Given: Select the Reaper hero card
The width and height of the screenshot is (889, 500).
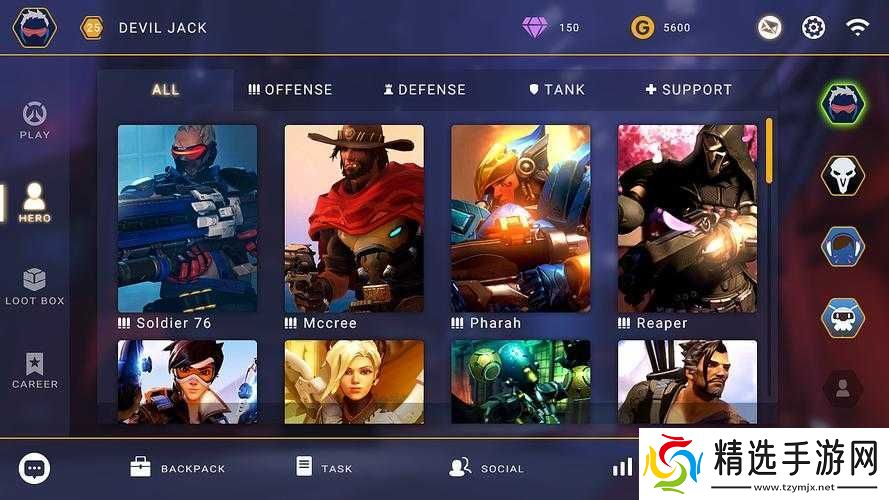Looking at the screenshot, I should 687,218.
